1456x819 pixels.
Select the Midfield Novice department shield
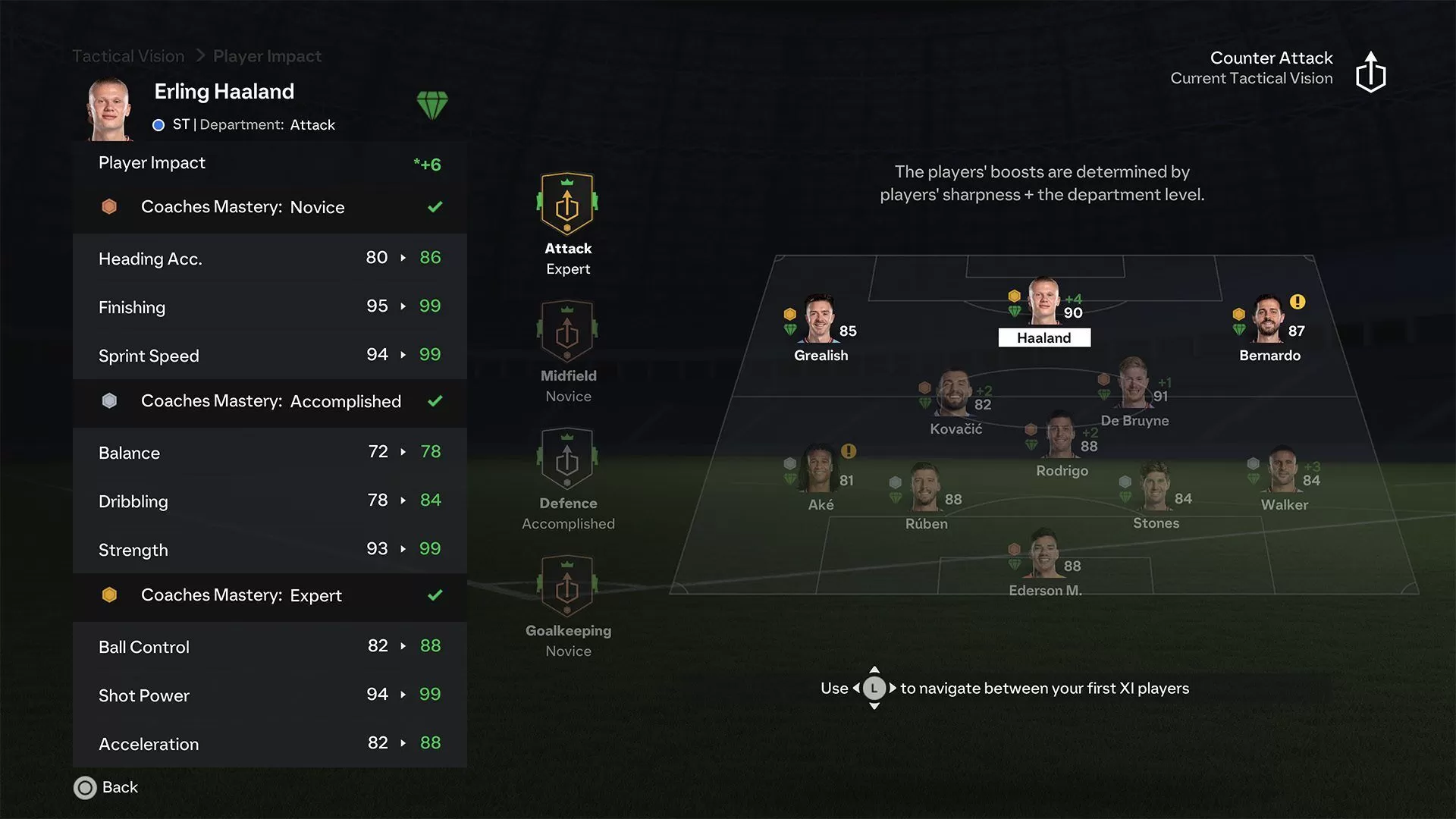567,330
